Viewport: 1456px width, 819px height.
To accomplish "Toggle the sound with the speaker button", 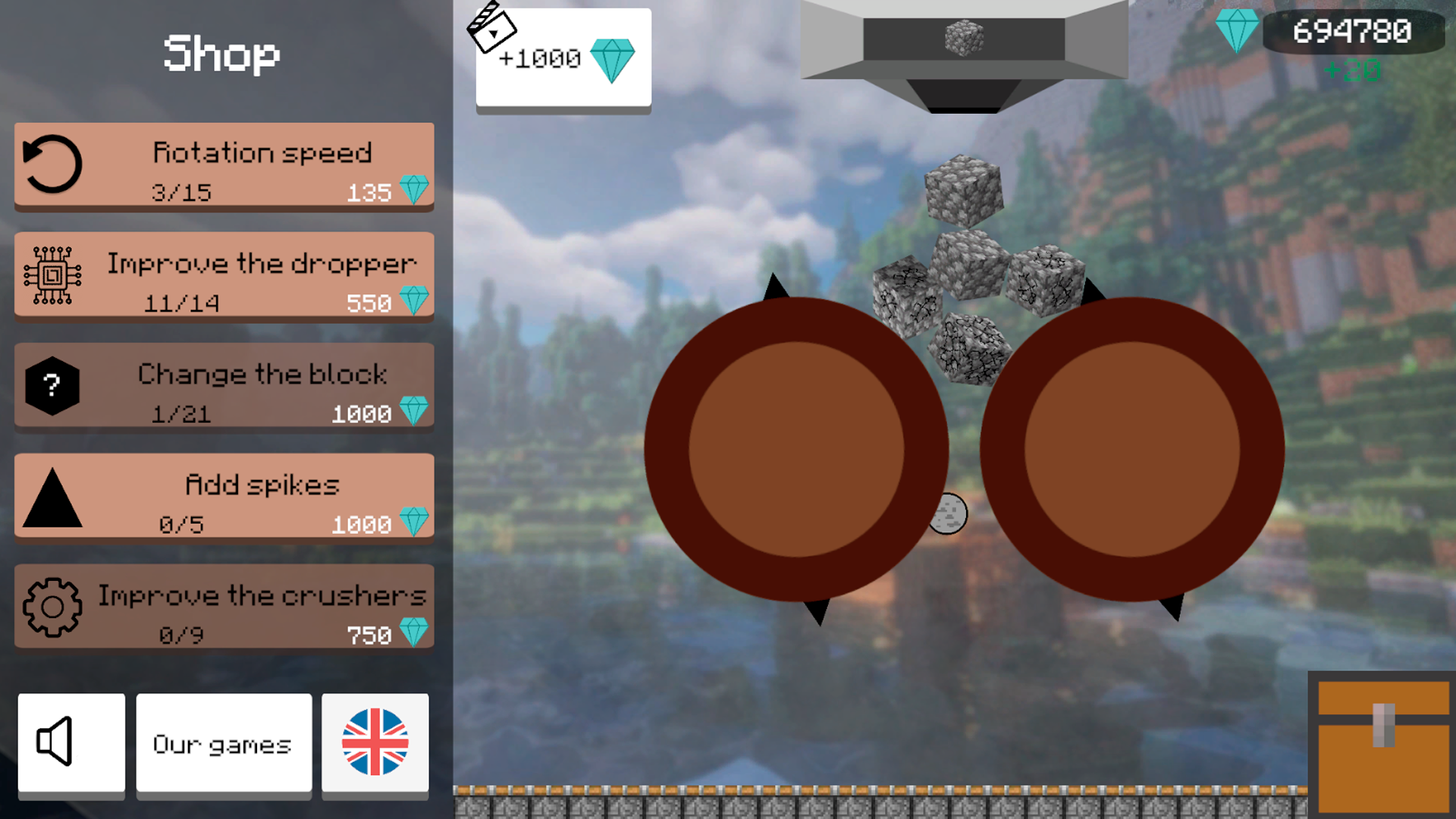I will 71,743.
